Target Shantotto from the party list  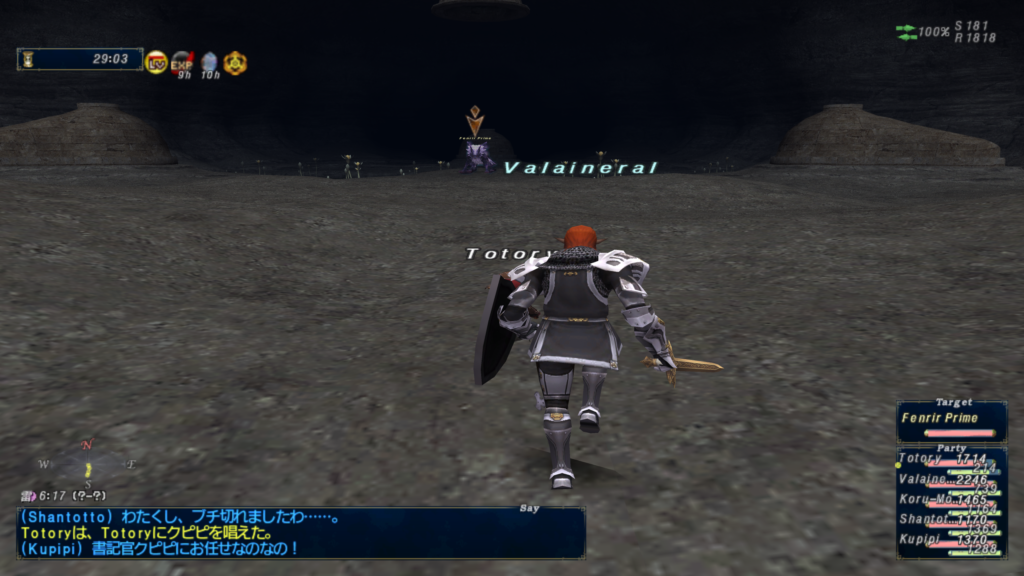tap(950, 521)
